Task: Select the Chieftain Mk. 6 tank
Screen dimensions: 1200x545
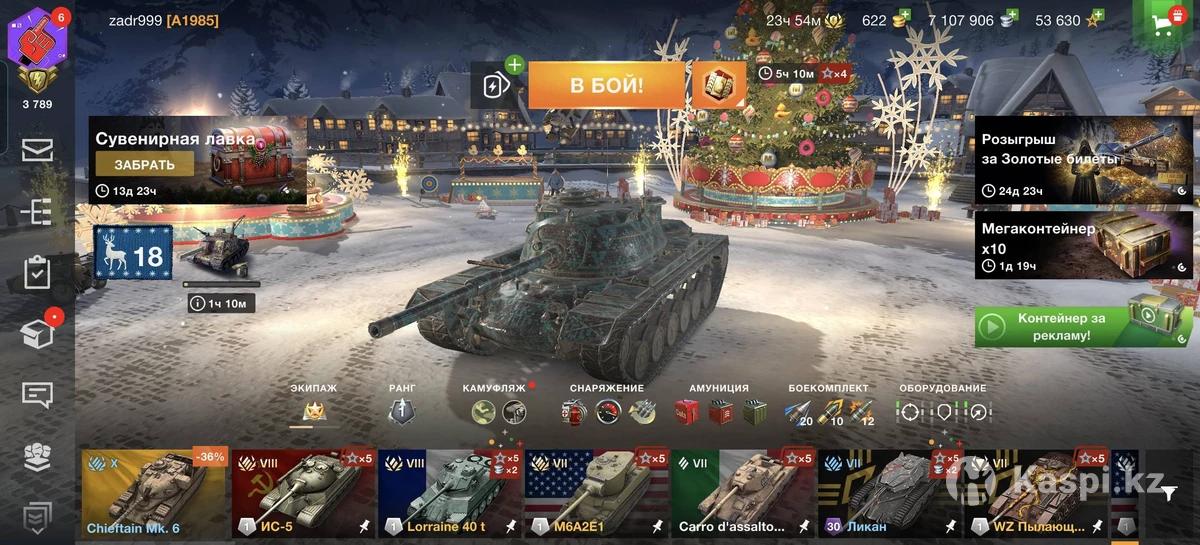Action: pos(155,493)
